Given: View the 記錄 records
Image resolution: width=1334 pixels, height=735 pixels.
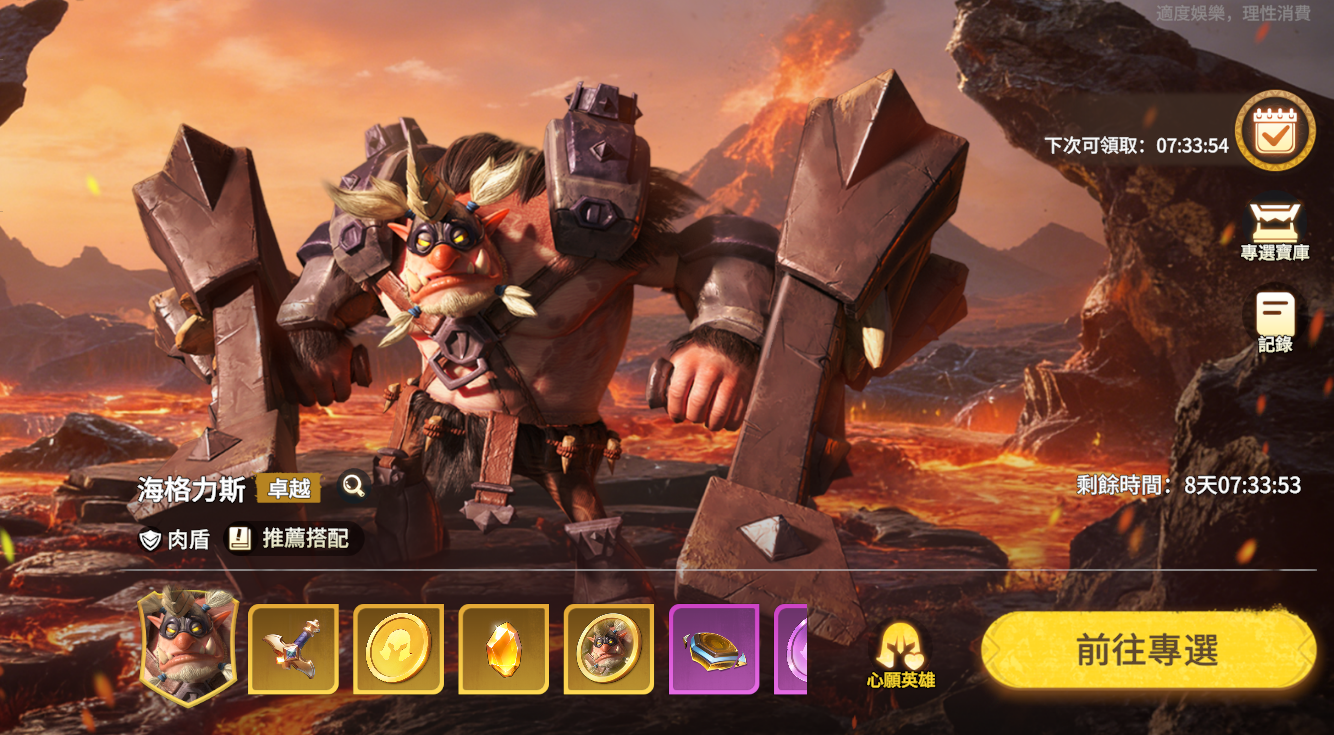Looking at the screenshot, I should pyautogui.click(x=1275, y=322).
